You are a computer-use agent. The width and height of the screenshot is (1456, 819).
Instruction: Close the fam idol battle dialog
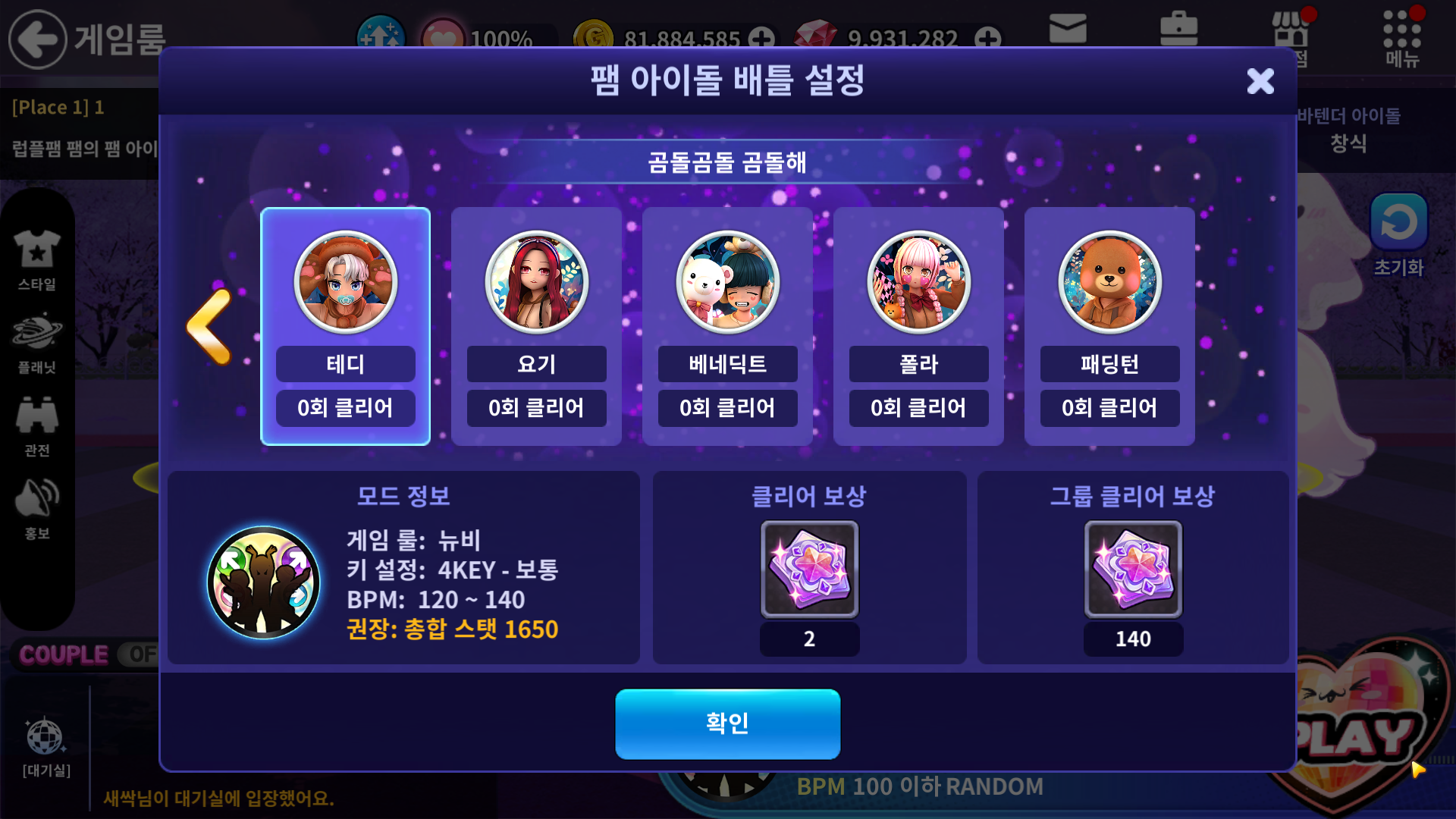[x=1260, y=81]
